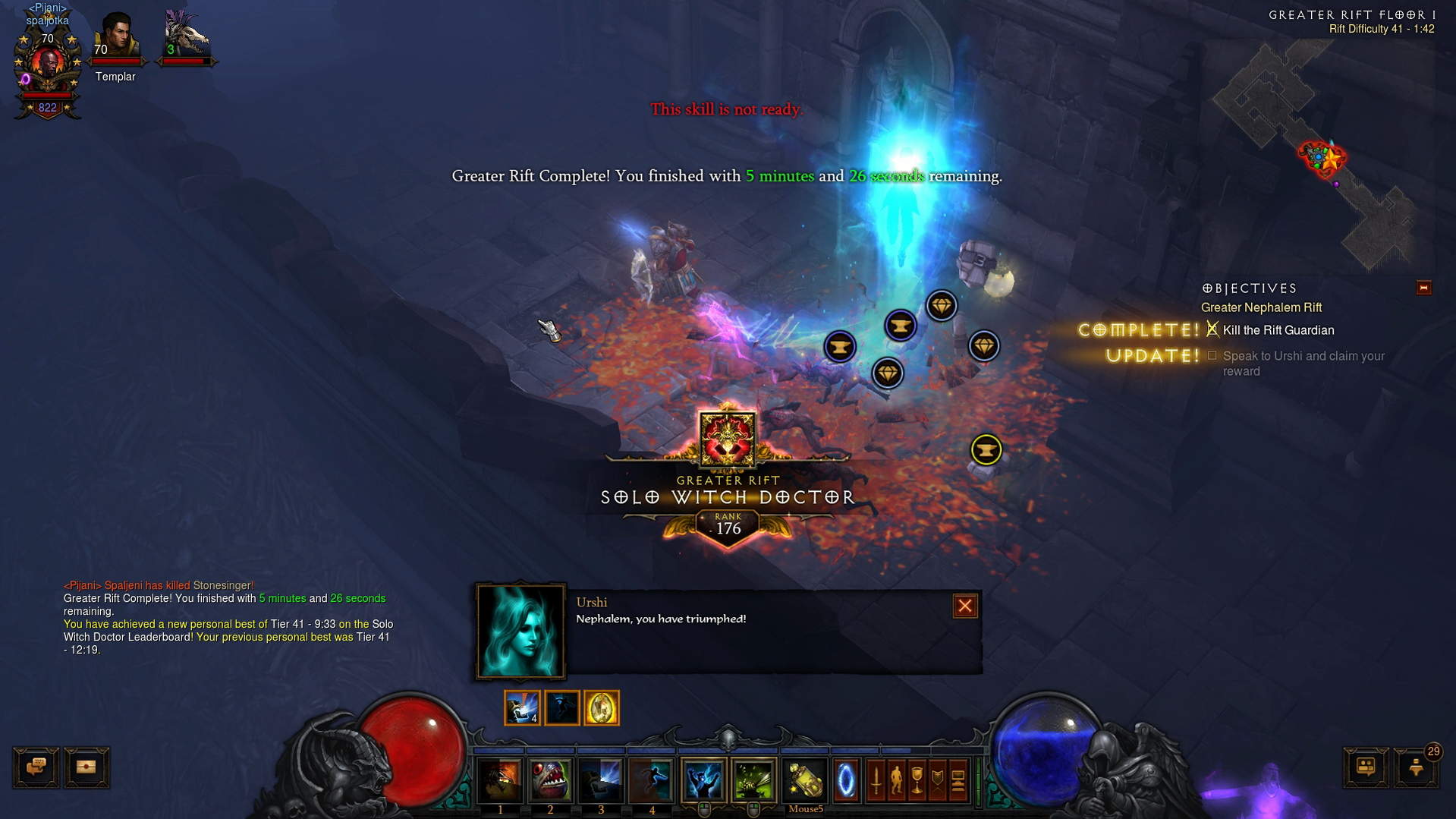Open the game menu computer button
The image size is (1456, 819).
958,780
